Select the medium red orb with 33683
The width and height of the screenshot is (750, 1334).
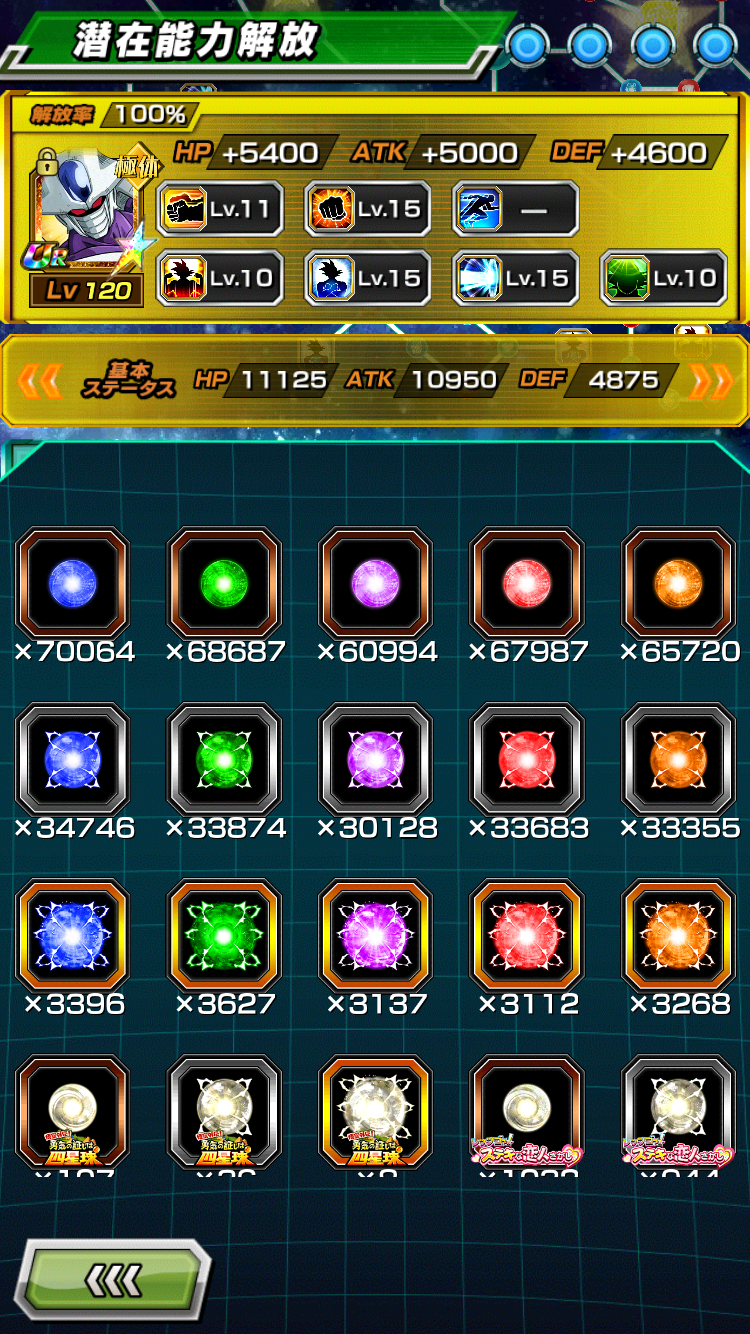point(527,759)
